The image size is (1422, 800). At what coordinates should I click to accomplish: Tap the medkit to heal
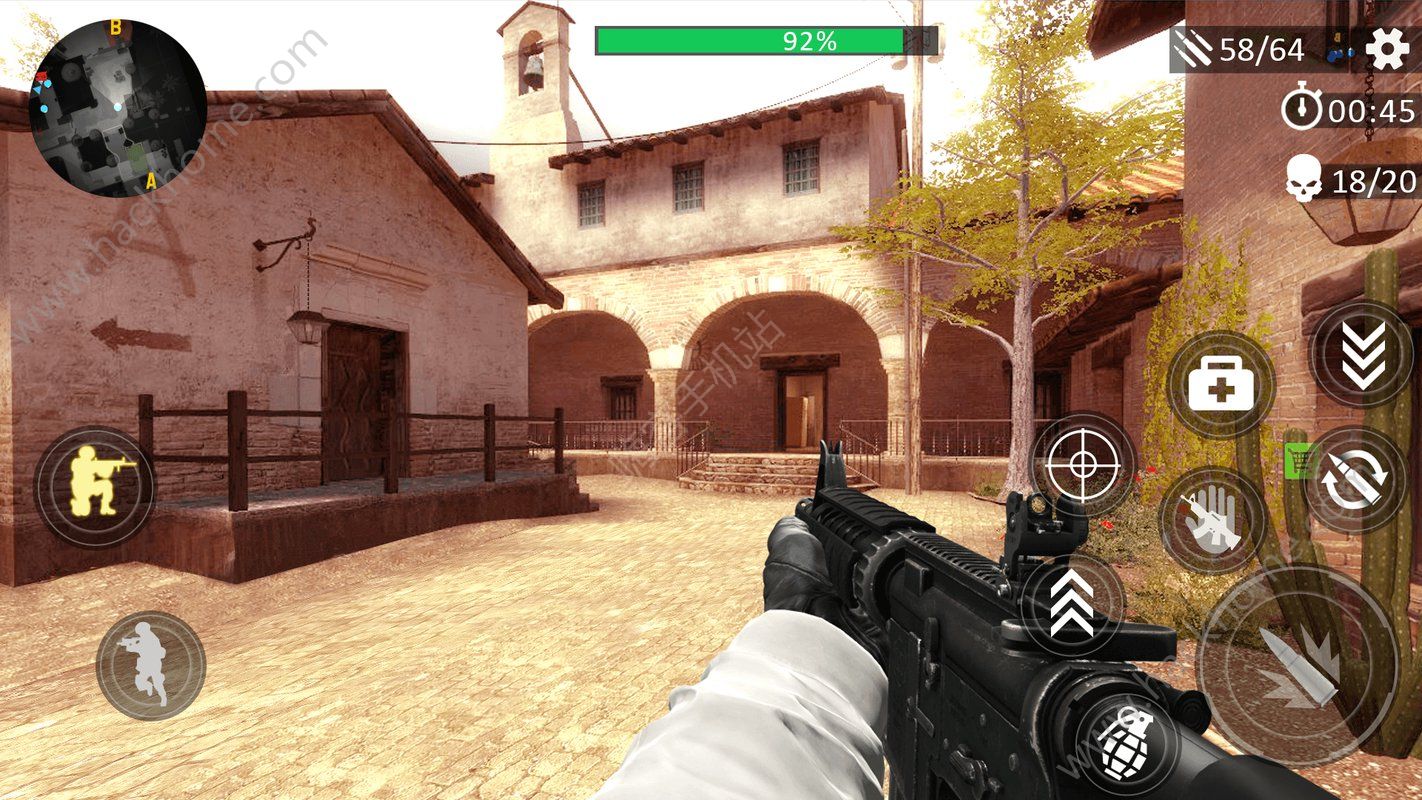[1224, 385]
